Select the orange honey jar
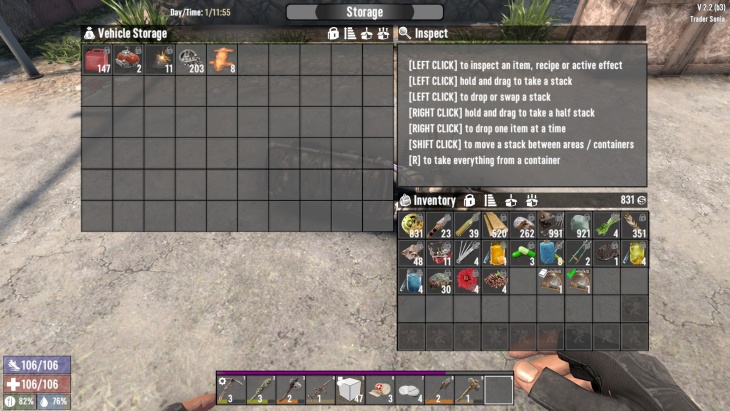 495,253
